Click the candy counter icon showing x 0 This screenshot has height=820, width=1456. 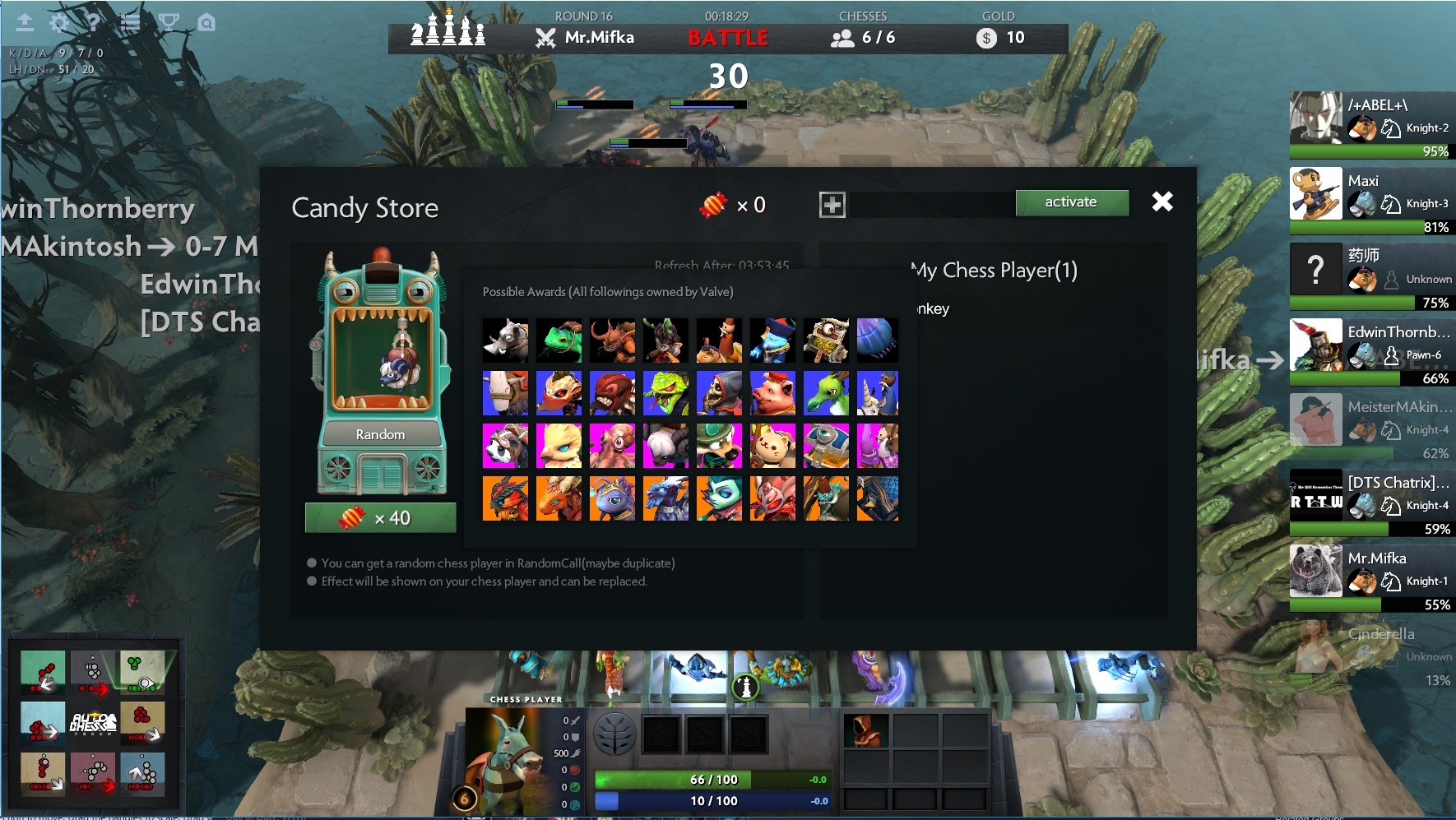[731, 205]
